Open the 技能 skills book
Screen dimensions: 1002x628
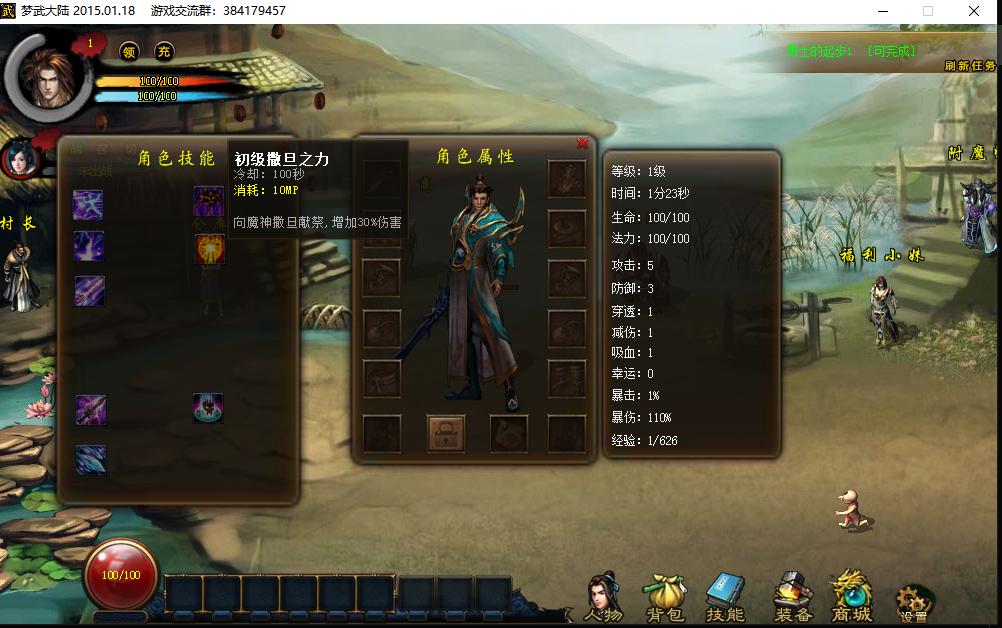(726, 597)
